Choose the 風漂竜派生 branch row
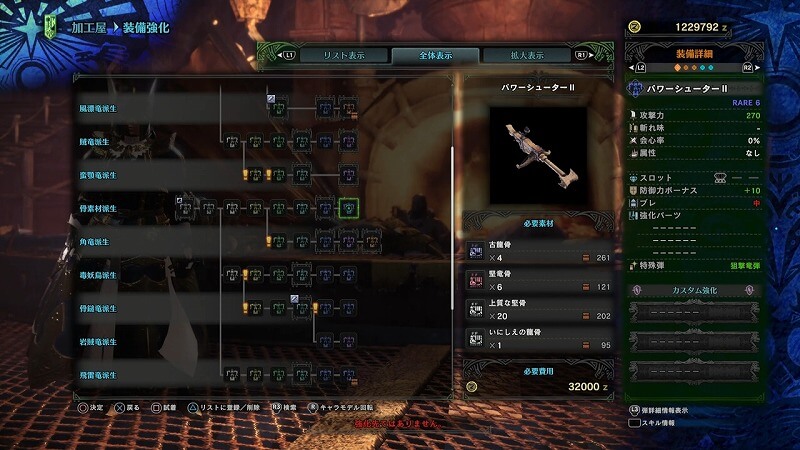 click(x=98, y=108)
